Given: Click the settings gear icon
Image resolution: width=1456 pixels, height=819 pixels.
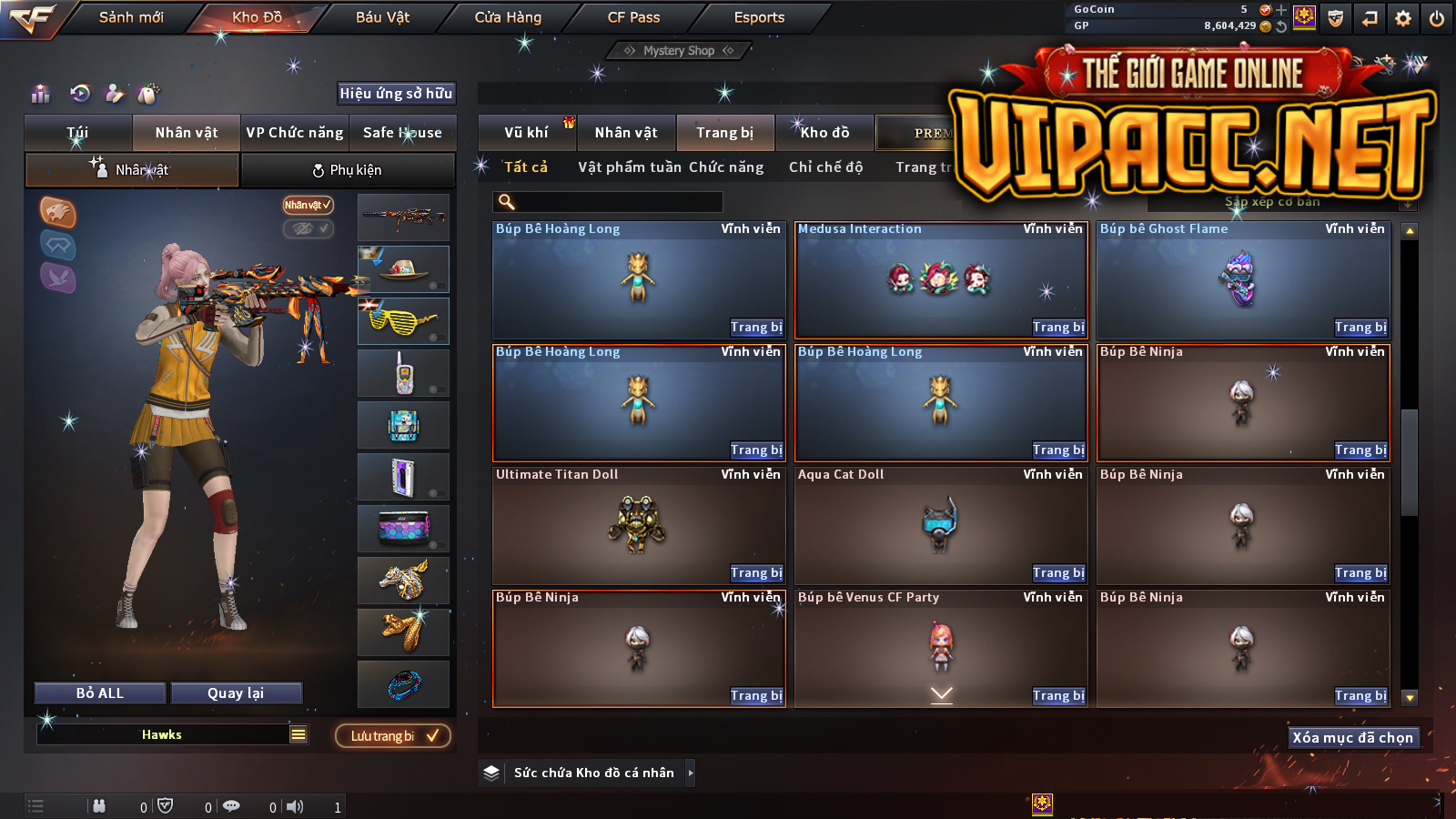Looking at the screenshot, I should pos(1403,18).
